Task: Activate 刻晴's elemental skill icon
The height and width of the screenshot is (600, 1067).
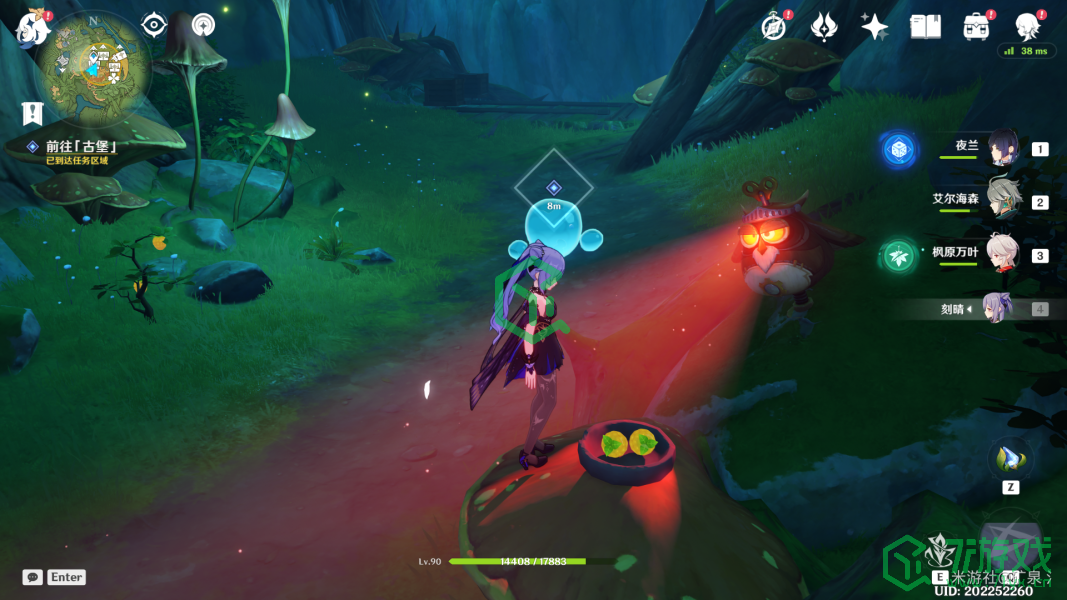Action: 1008,540
